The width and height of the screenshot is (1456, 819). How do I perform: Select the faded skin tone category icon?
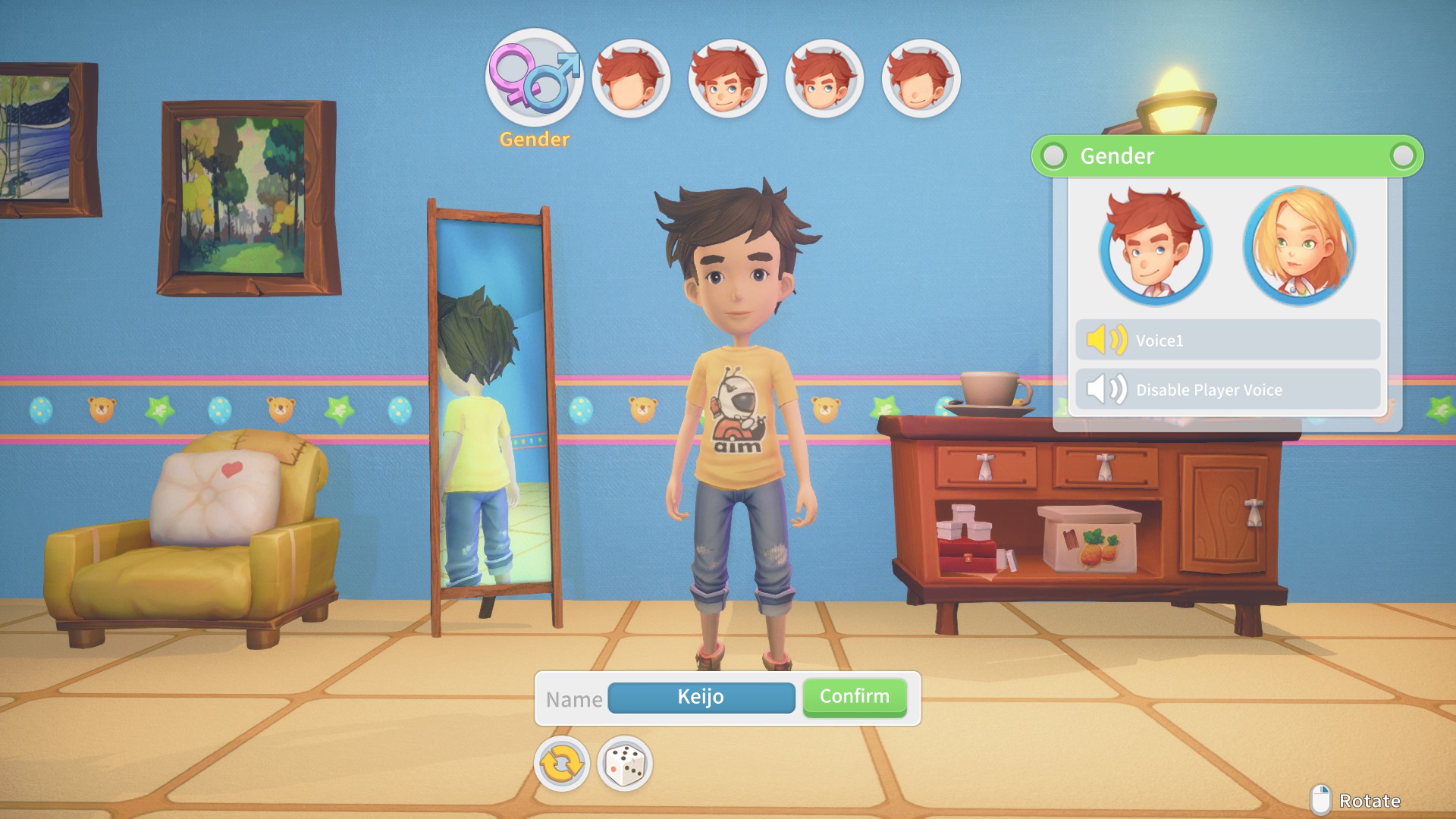921,78
